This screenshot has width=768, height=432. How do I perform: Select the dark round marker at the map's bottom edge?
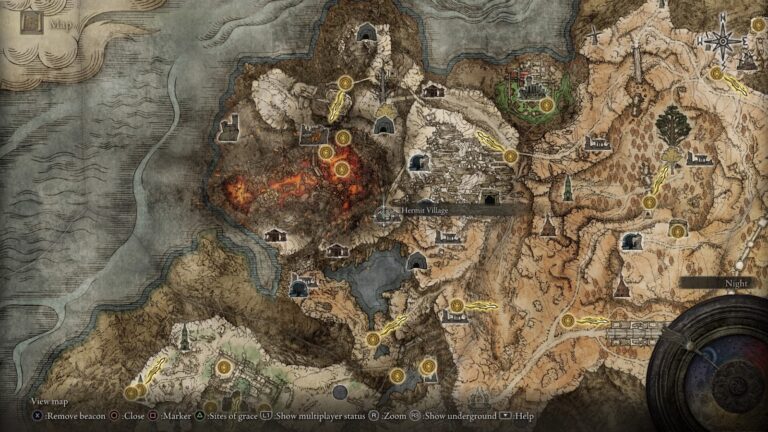[x=339, y=392]
